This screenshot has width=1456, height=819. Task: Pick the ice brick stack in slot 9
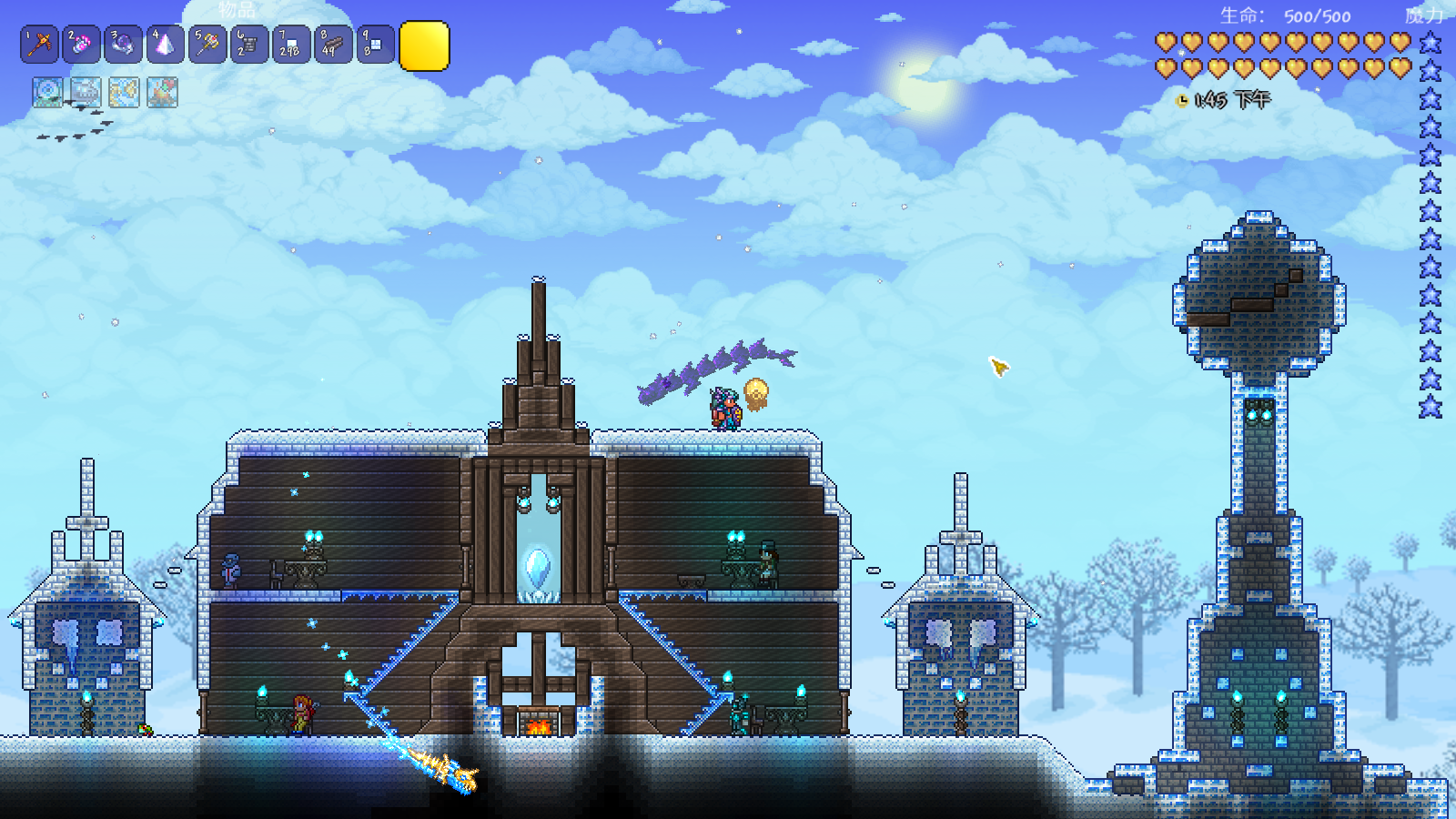tap(375, 45)
